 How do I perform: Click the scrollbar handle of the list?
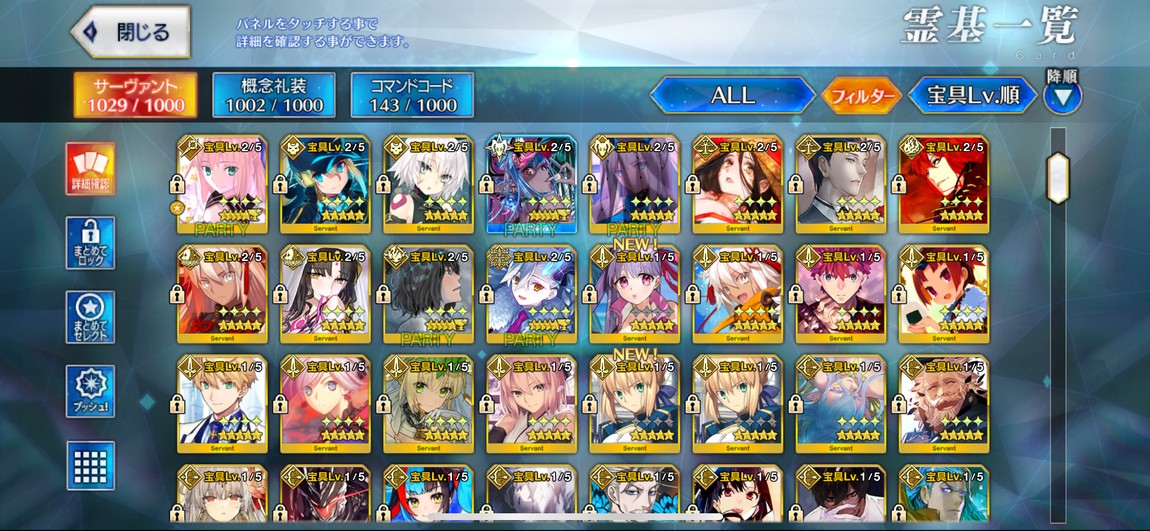1058,177
